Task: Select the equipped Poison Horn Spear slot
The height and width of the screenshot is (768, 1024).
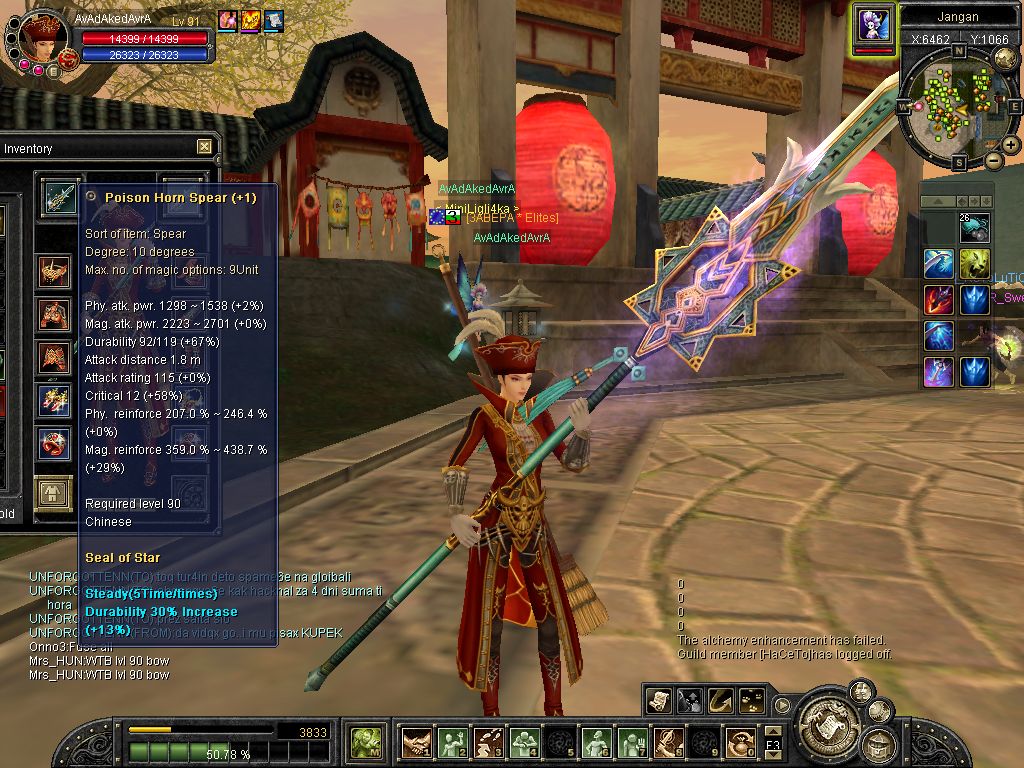Action: tap(58, 196)
